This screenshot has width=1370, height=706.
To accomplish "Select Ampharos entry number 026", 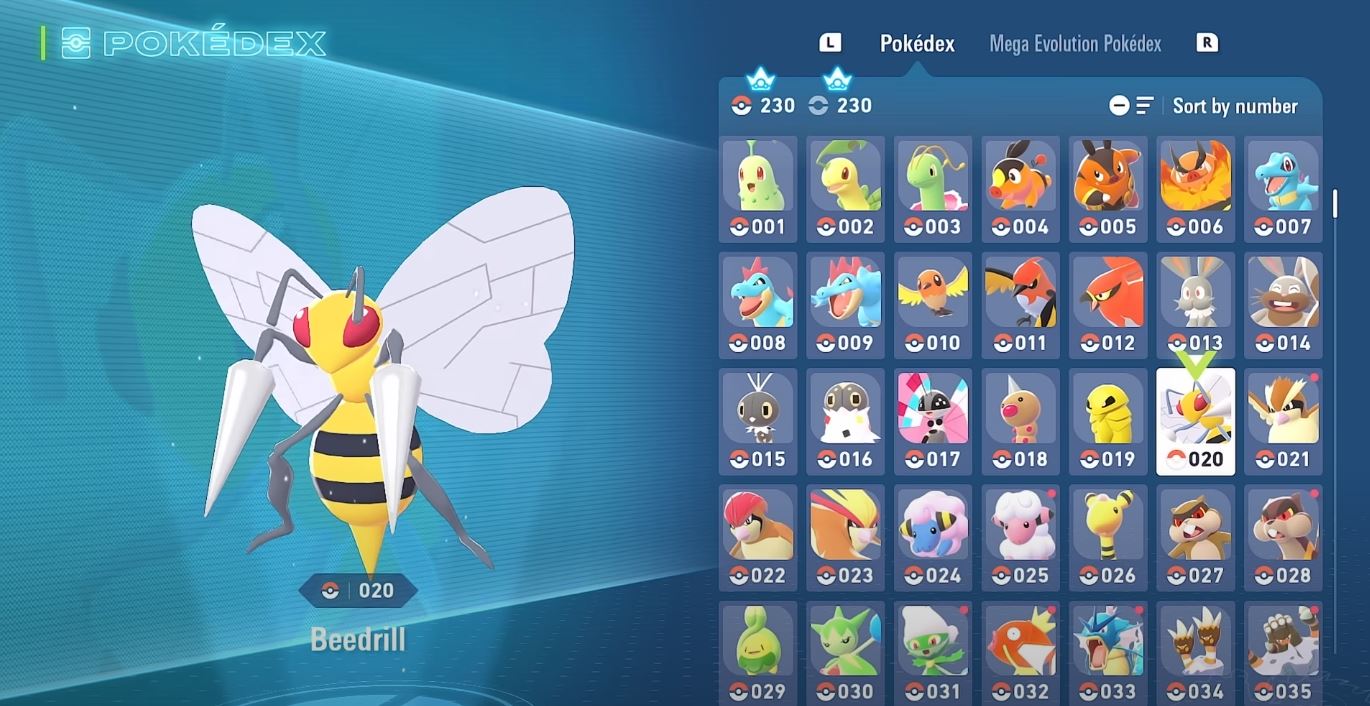I will coord(1108,537).
